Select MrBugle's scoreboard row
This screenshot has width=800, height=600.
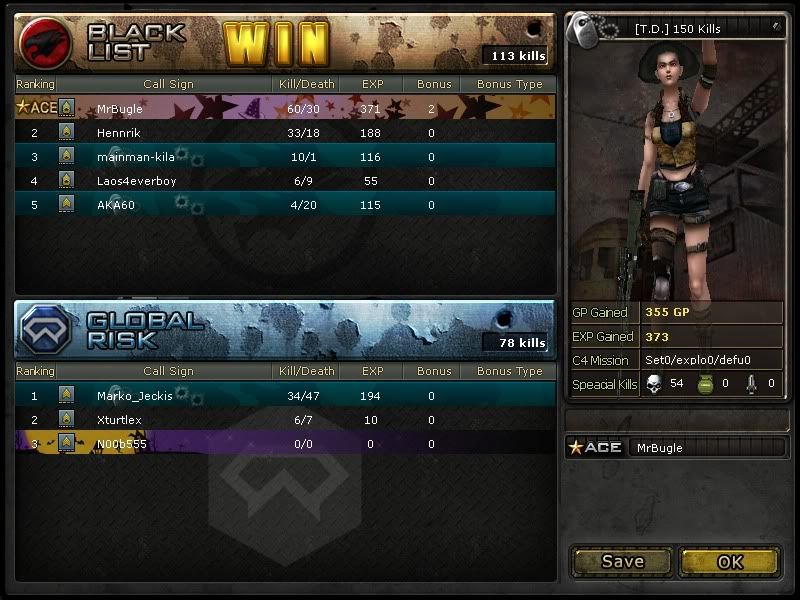point(285,108)
